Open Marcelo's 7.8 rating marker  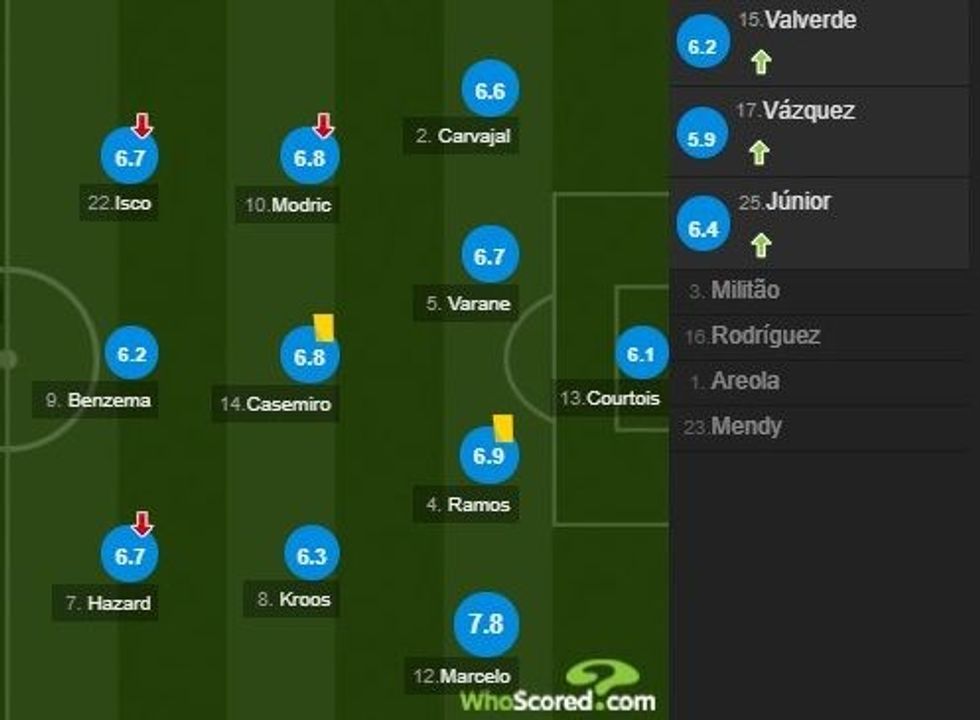click(485, 624)
